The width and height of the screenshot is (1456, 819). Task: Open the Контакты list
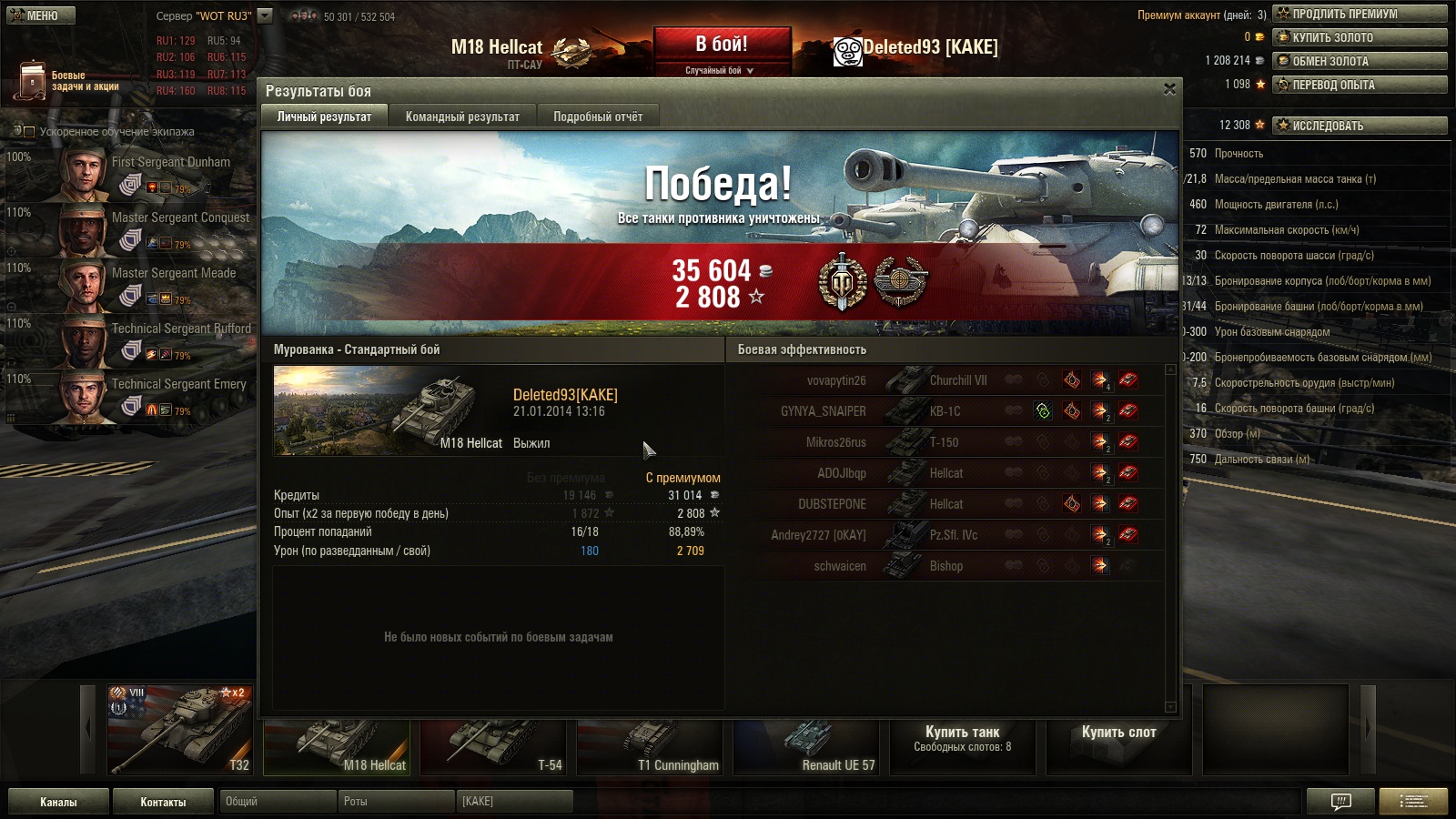163,802
